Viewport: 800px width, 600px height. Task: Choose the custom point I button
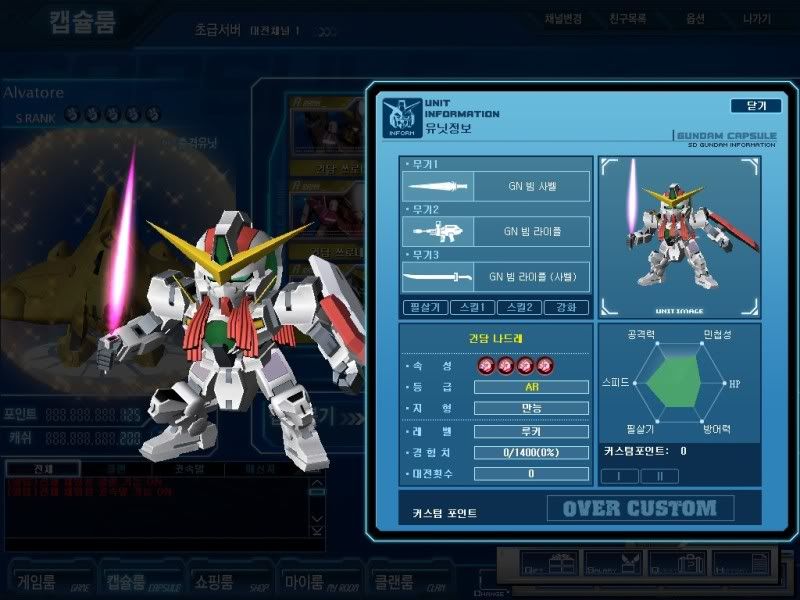pyautogui.click(x=621, y=476)
